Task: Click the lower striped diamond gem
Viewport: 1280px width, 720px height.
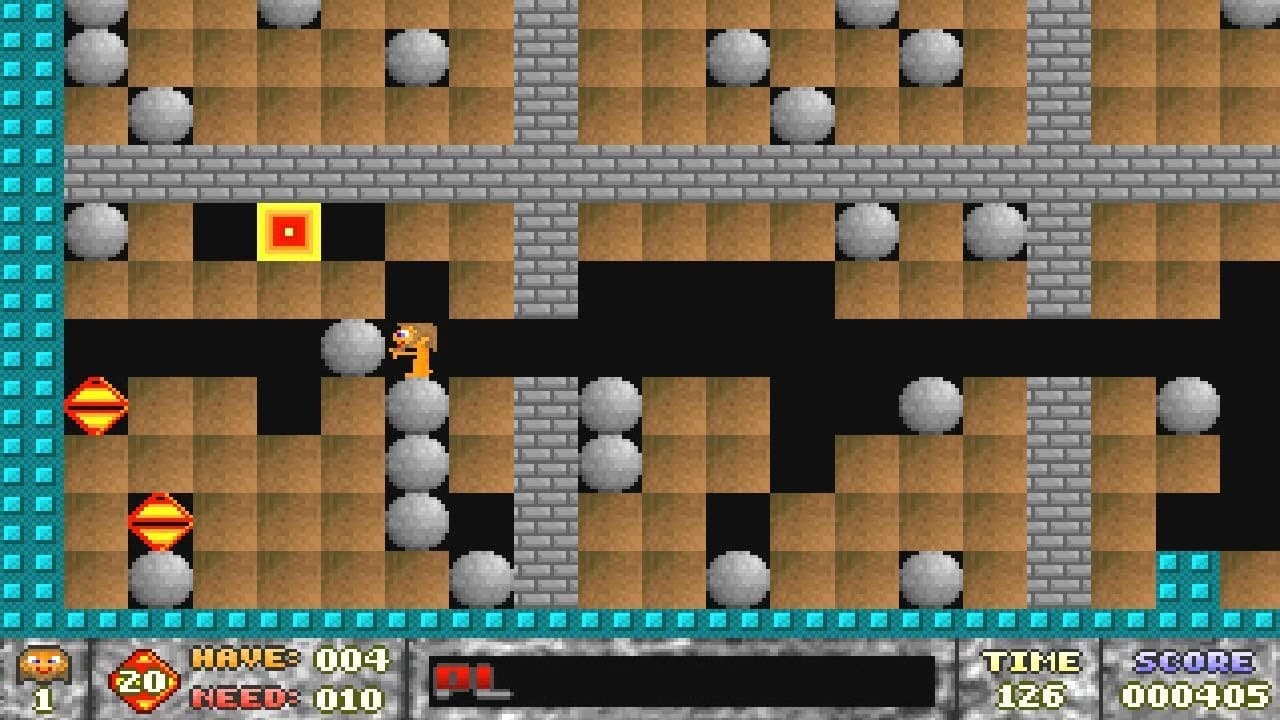Action: [160, 518]
